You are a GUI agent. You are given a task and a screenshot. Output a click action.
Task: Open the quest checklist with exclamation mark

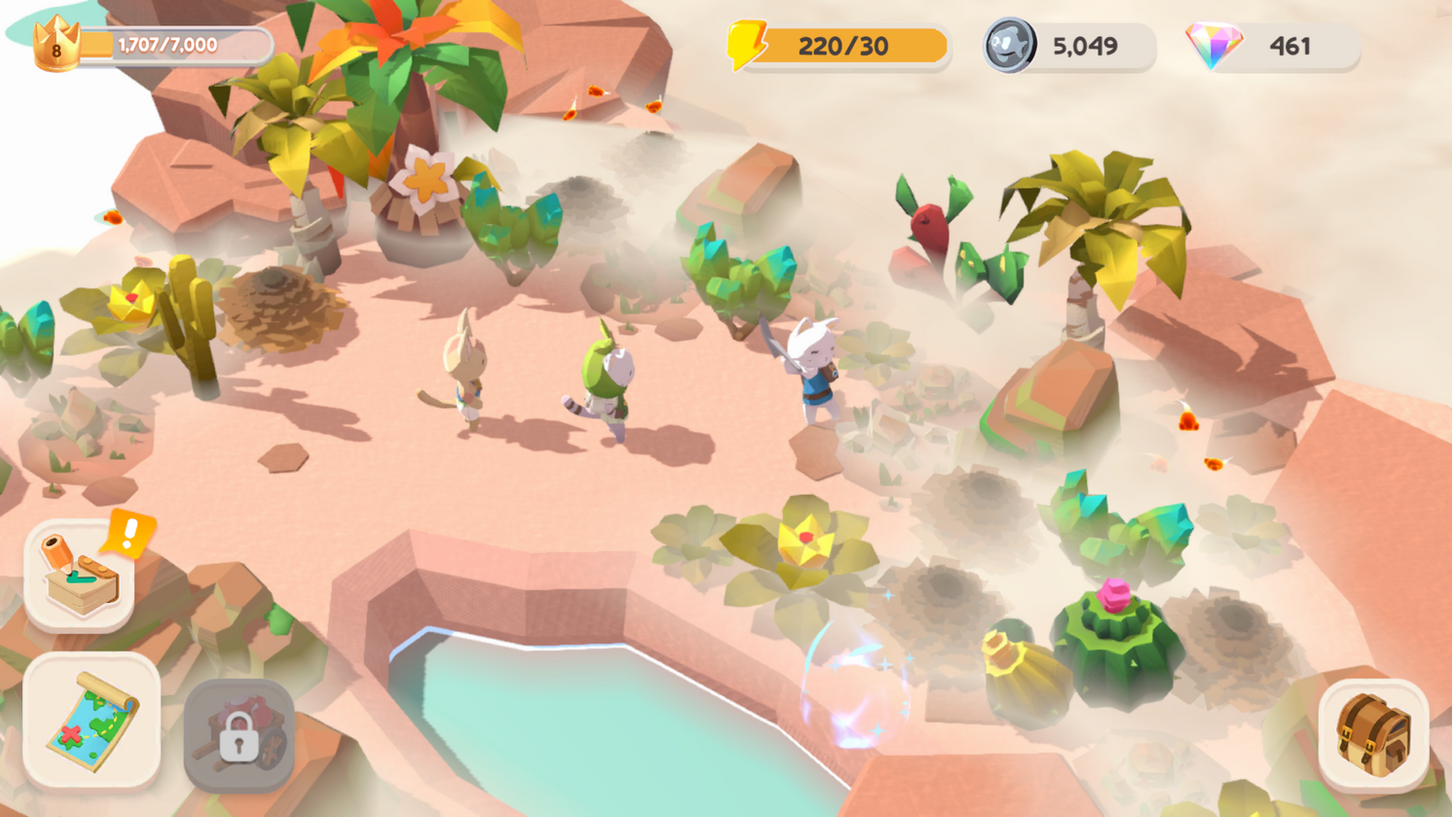[x=80, y=575]
